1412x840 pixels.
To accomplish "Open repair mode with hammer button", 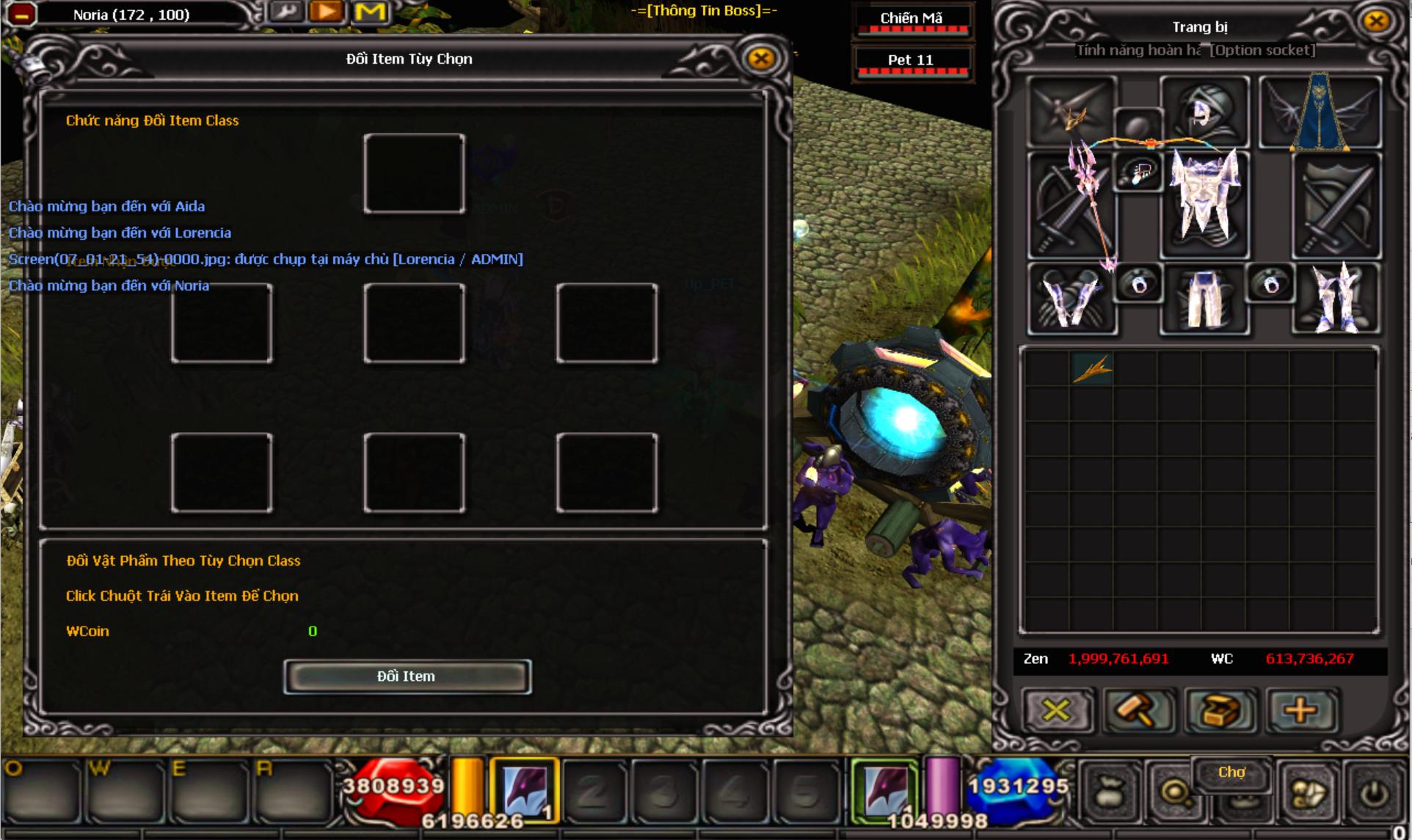I will tap(1138, 710).
